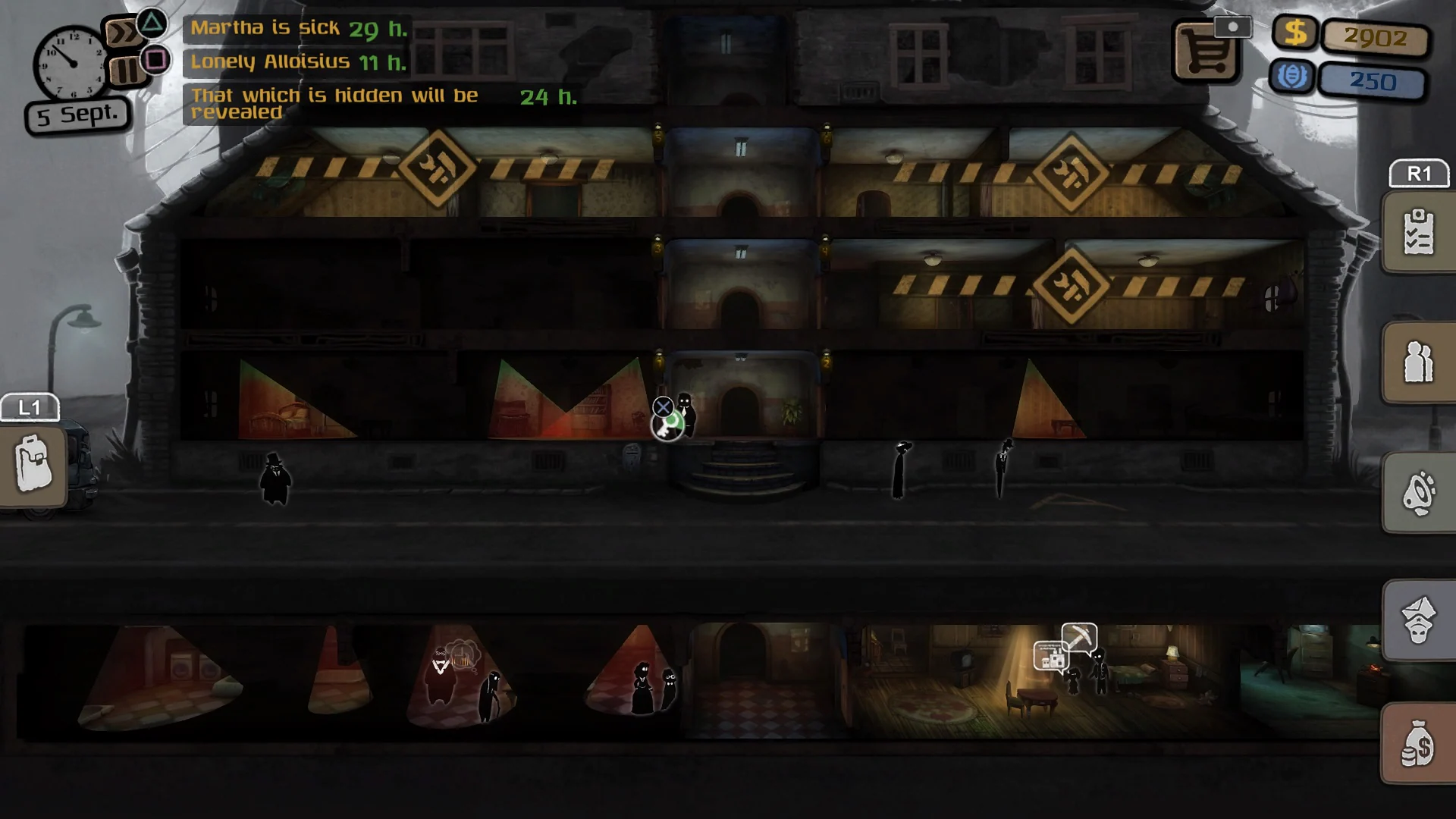Open the tasks clipboard panel
This screenshot has width=1456, height=819.
[1419, 231]
